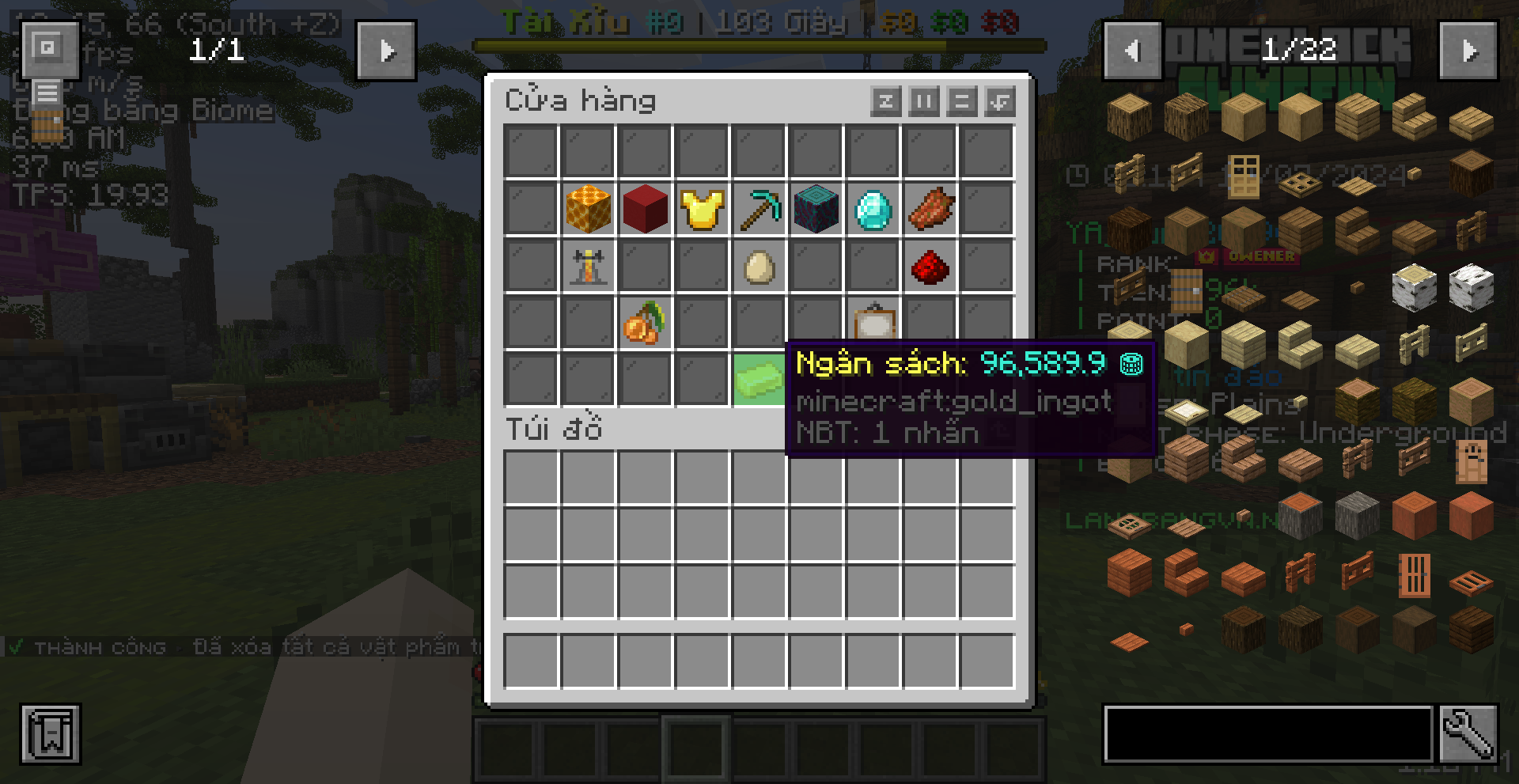Image resolution: width=1519 pixels, height=784 pixels.
Task: Select the egg in the shop
Action: pos(759,267)
